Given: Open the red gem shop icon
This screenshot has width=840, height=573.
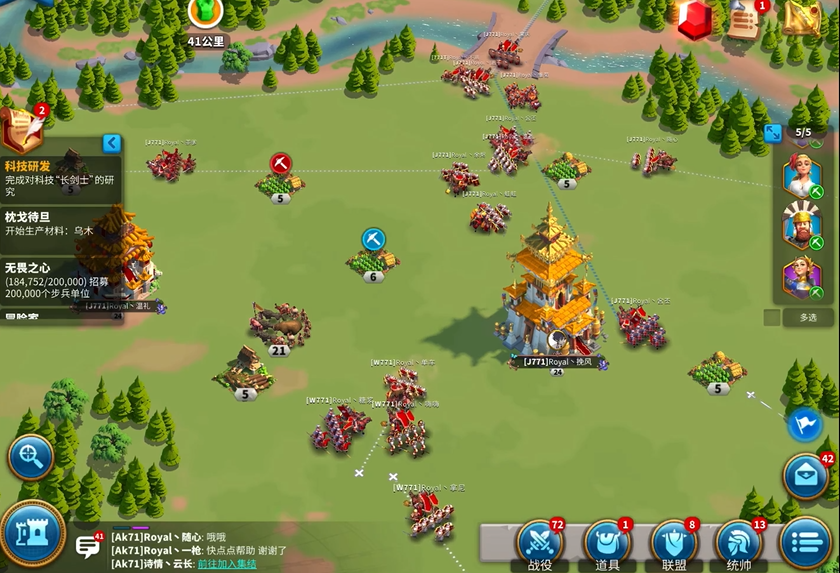Looking at the screenshot, I should pos(695,19).
